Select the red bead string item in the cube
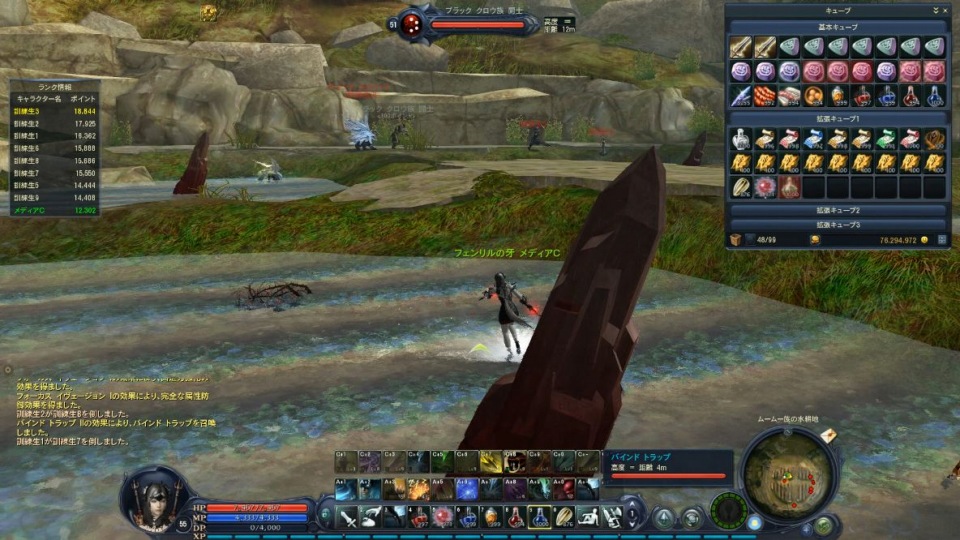Image resolution: width=960 pixels, height=540 pixels. click(x=765, y=95)
